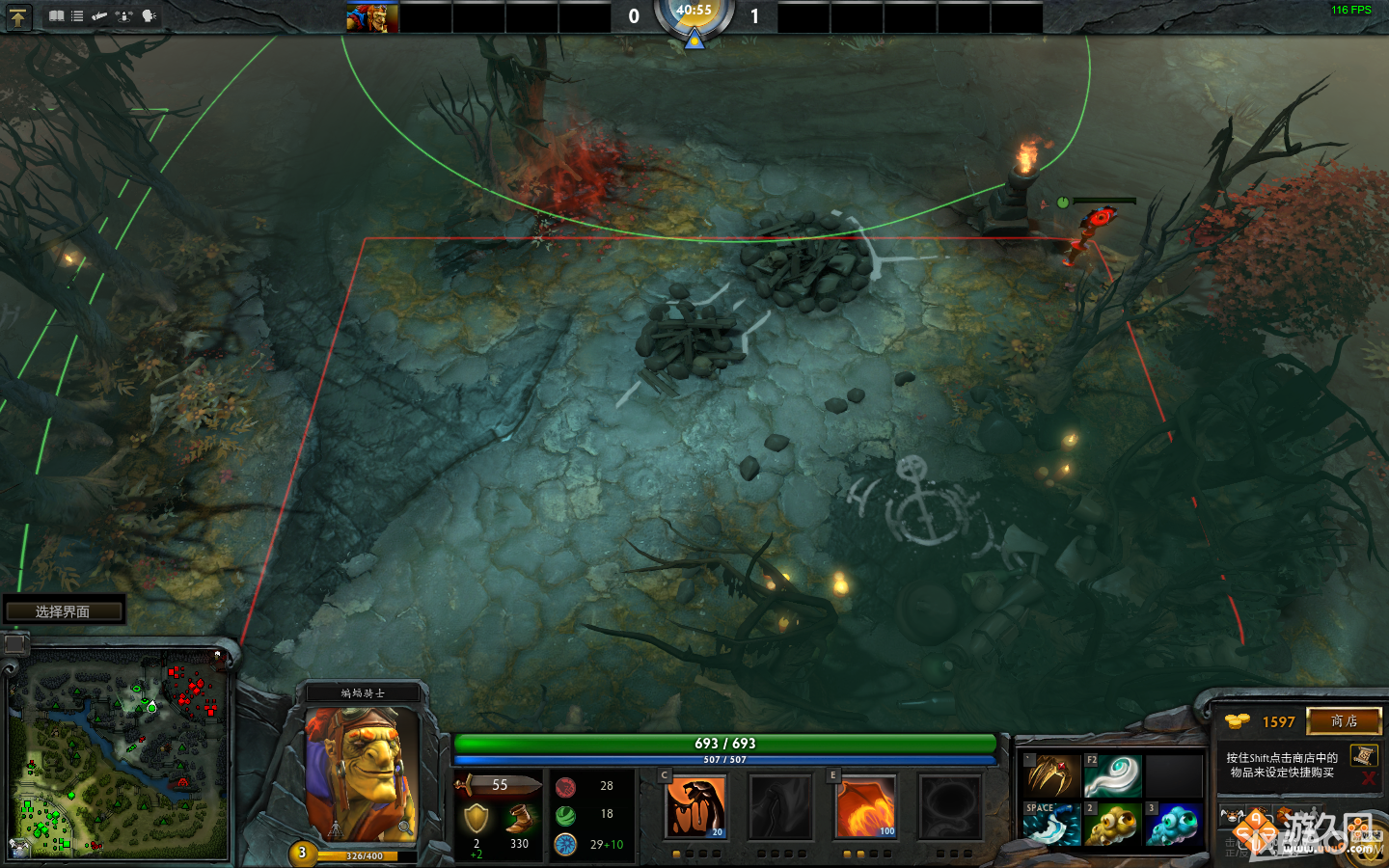
Task: Dismiss the Shift quickbuy tip with the X
Action: click(x=1368, y=777)
